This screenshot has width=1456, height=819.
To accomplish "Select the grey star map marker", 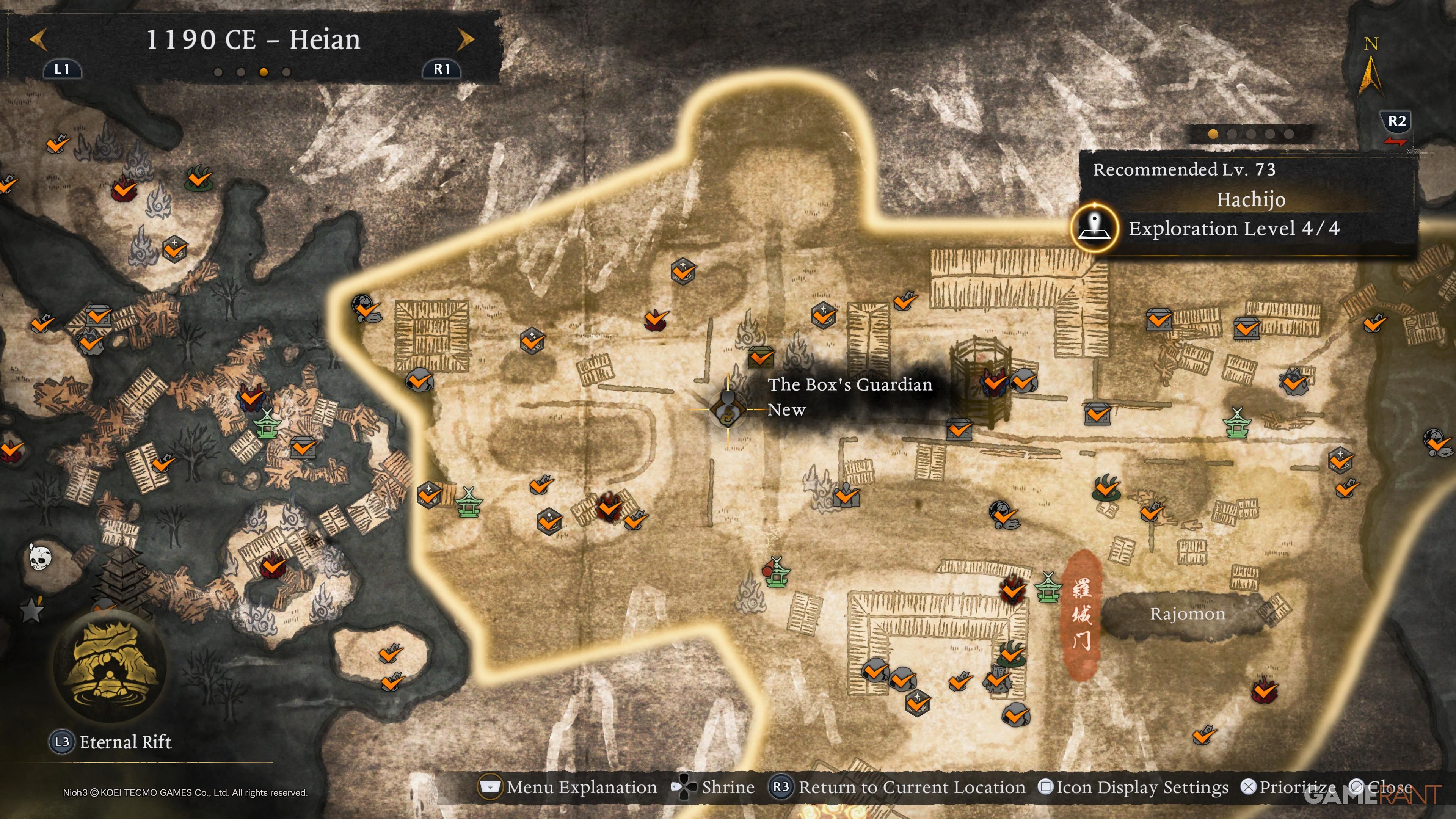I will click(x=31, y=610).
